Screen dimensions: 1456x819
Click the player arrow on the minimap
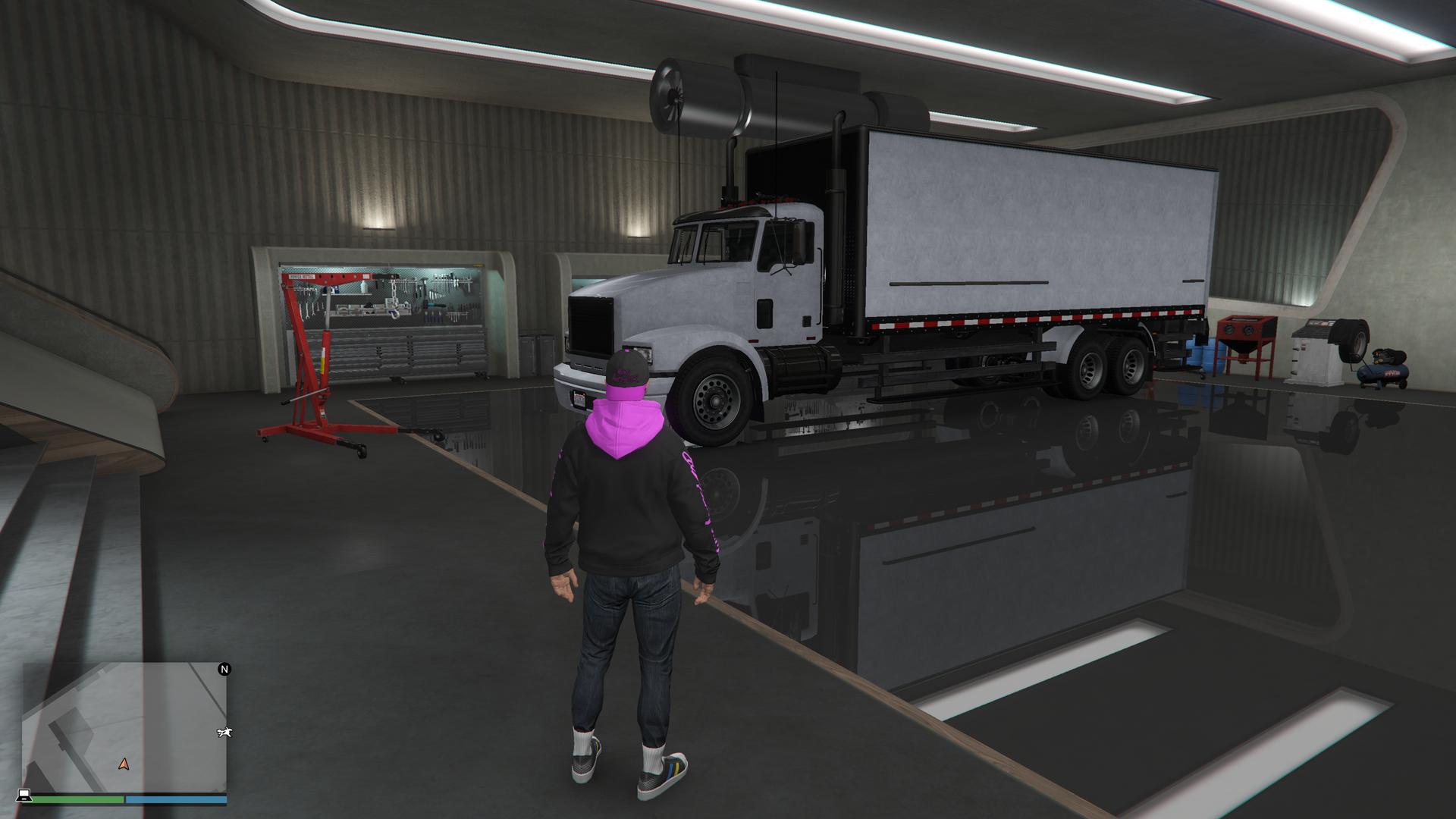(124, 764)
